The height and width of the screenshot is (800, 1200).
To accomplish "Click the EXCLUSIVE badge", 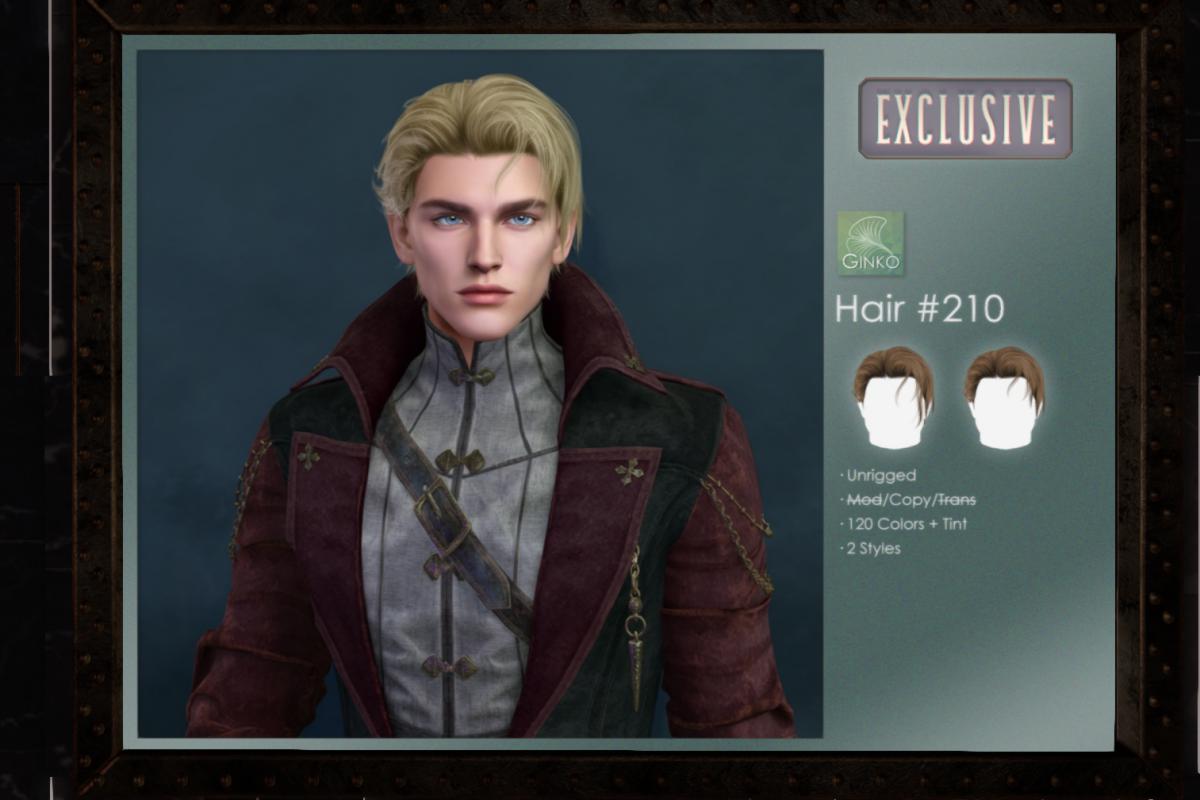I will click(x=965, y=119).
